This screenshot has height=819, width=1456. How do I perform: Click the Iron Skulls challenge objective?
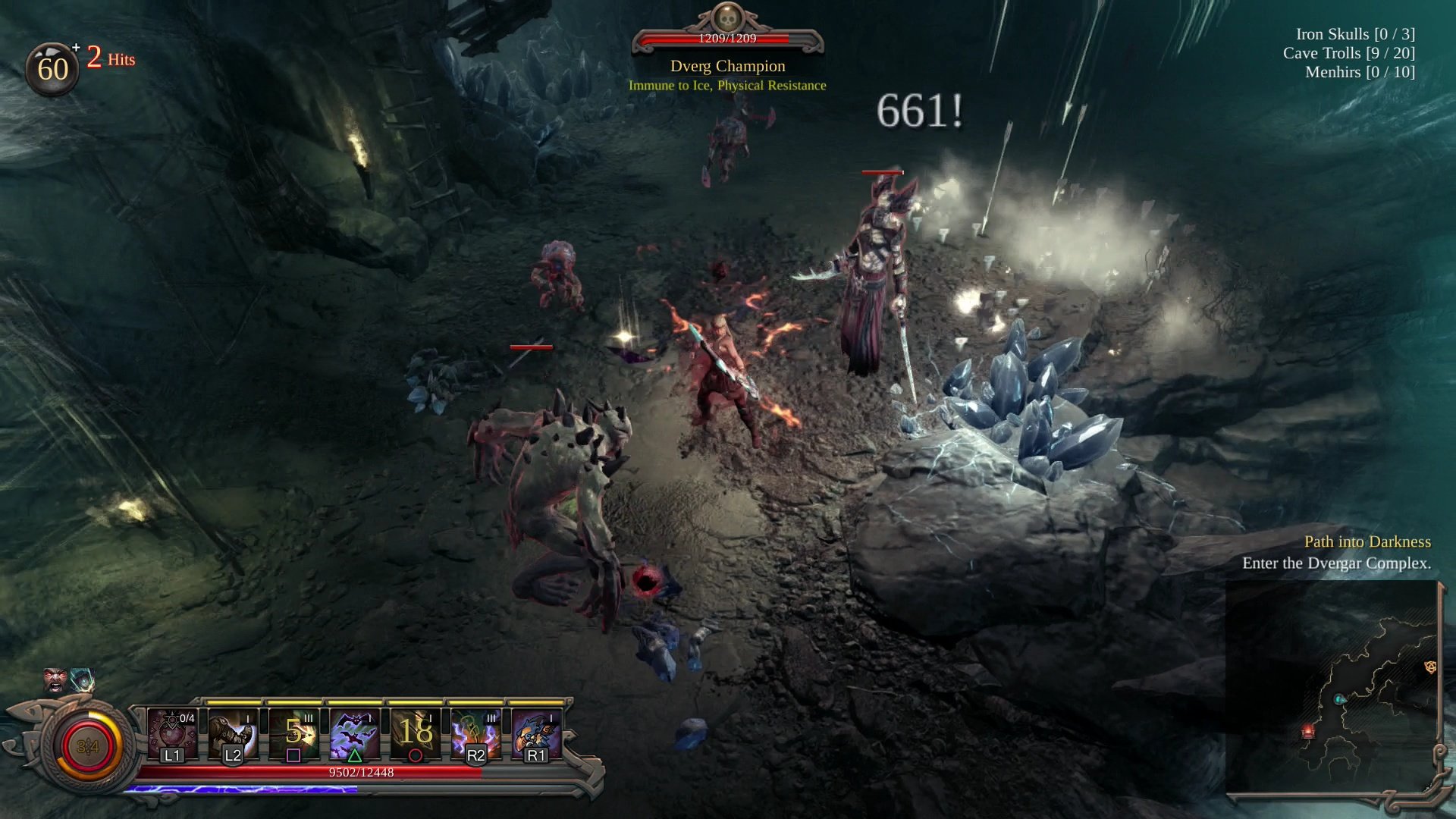[x=1354, y=34]
